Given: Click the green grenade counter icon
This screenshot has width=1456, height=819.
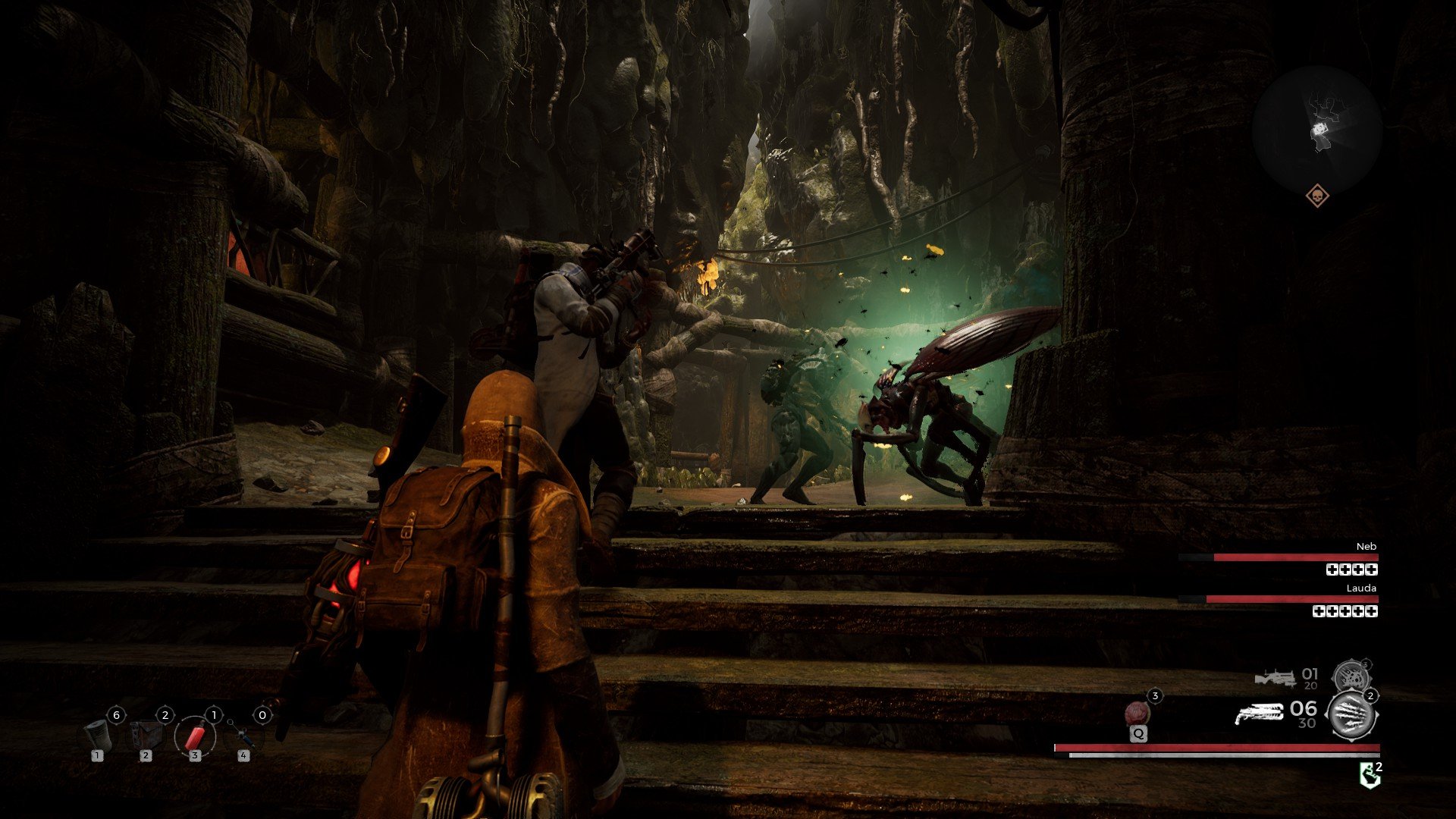Looking at the screenshot, I should pos(1370,773).
